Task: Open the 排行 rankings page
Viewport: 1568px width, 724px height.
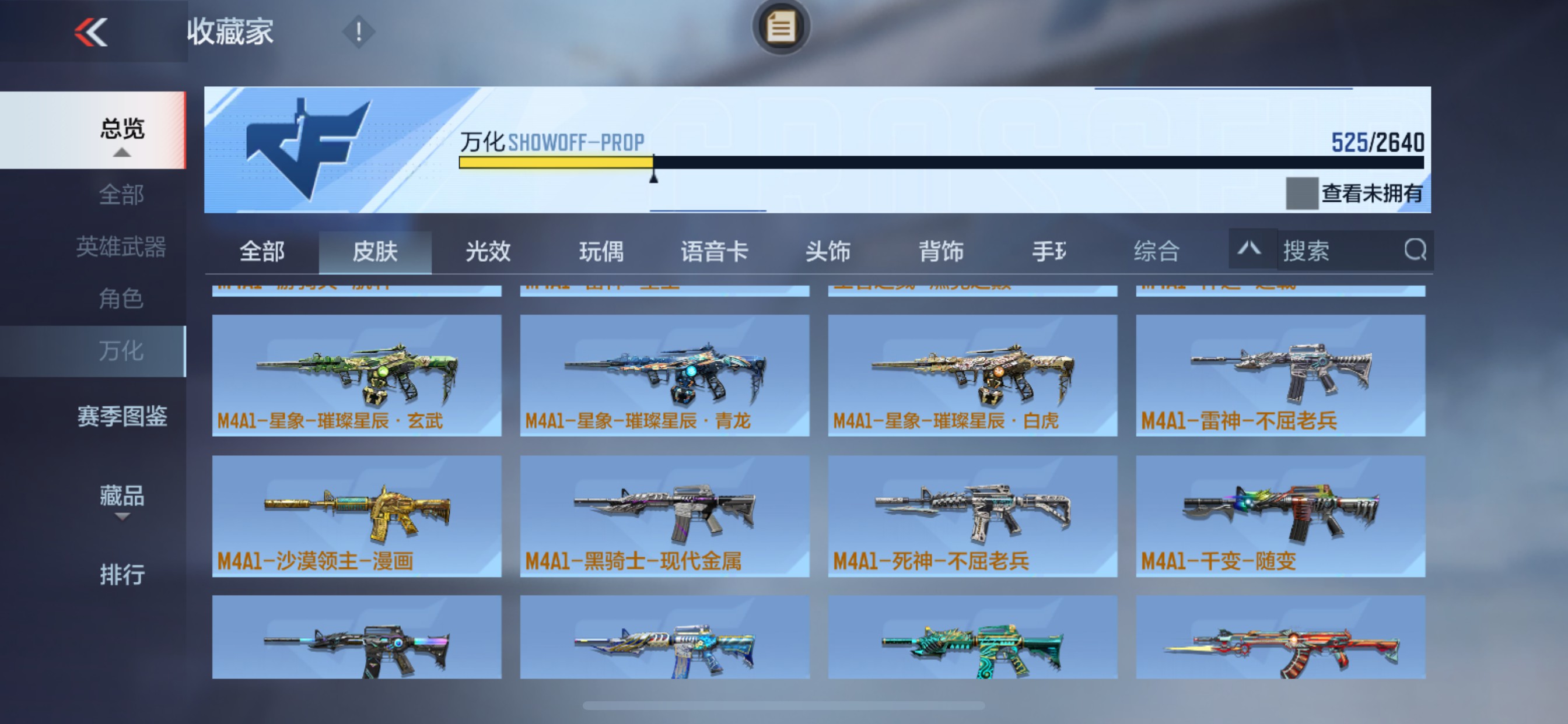Action: tap(122, 574)
